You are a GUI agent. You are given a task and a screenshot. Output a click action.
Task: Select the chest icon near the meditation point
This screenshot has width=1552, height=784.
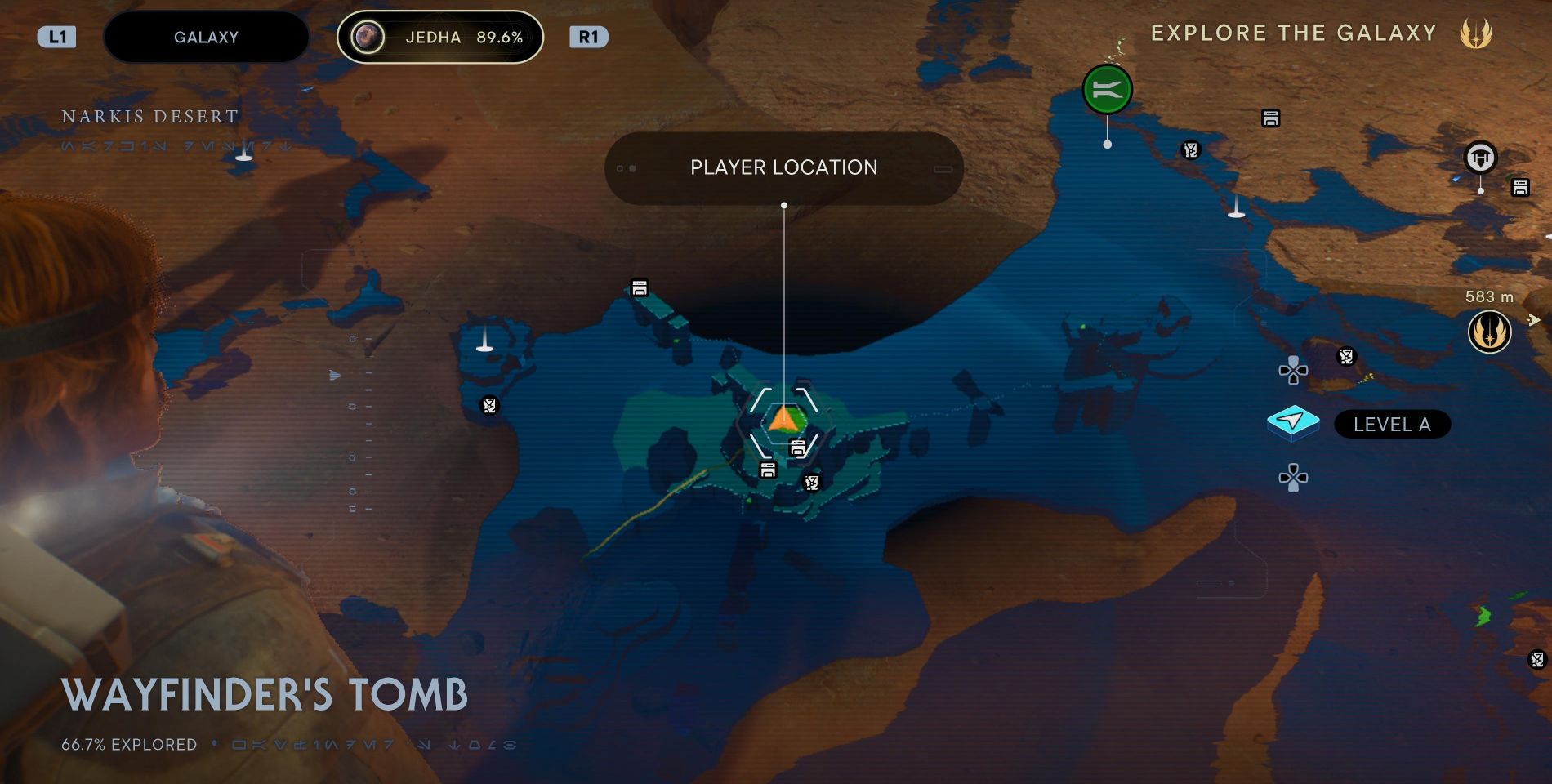1270,118
